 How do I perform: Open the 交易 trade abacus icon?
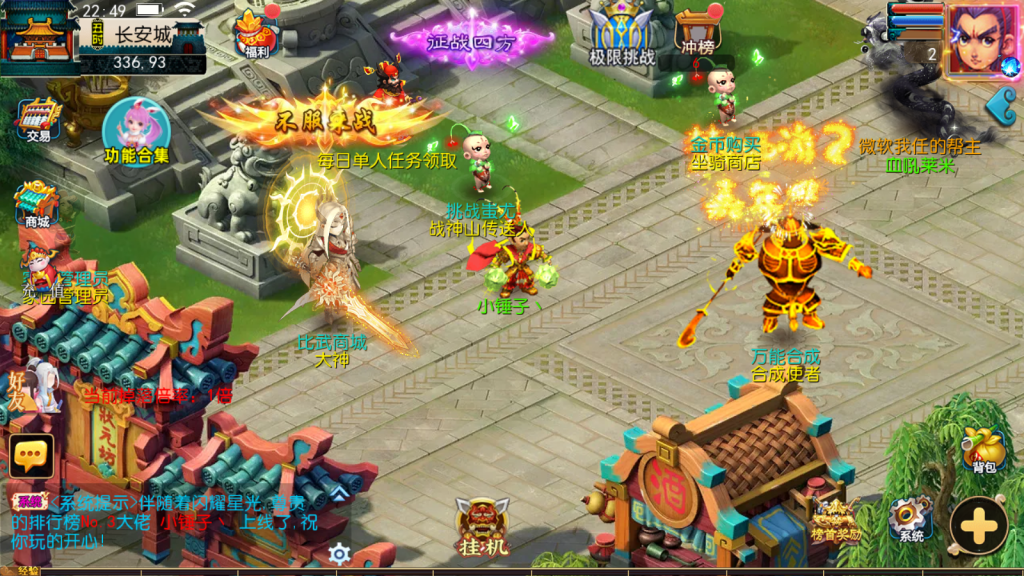pos(39,119)
